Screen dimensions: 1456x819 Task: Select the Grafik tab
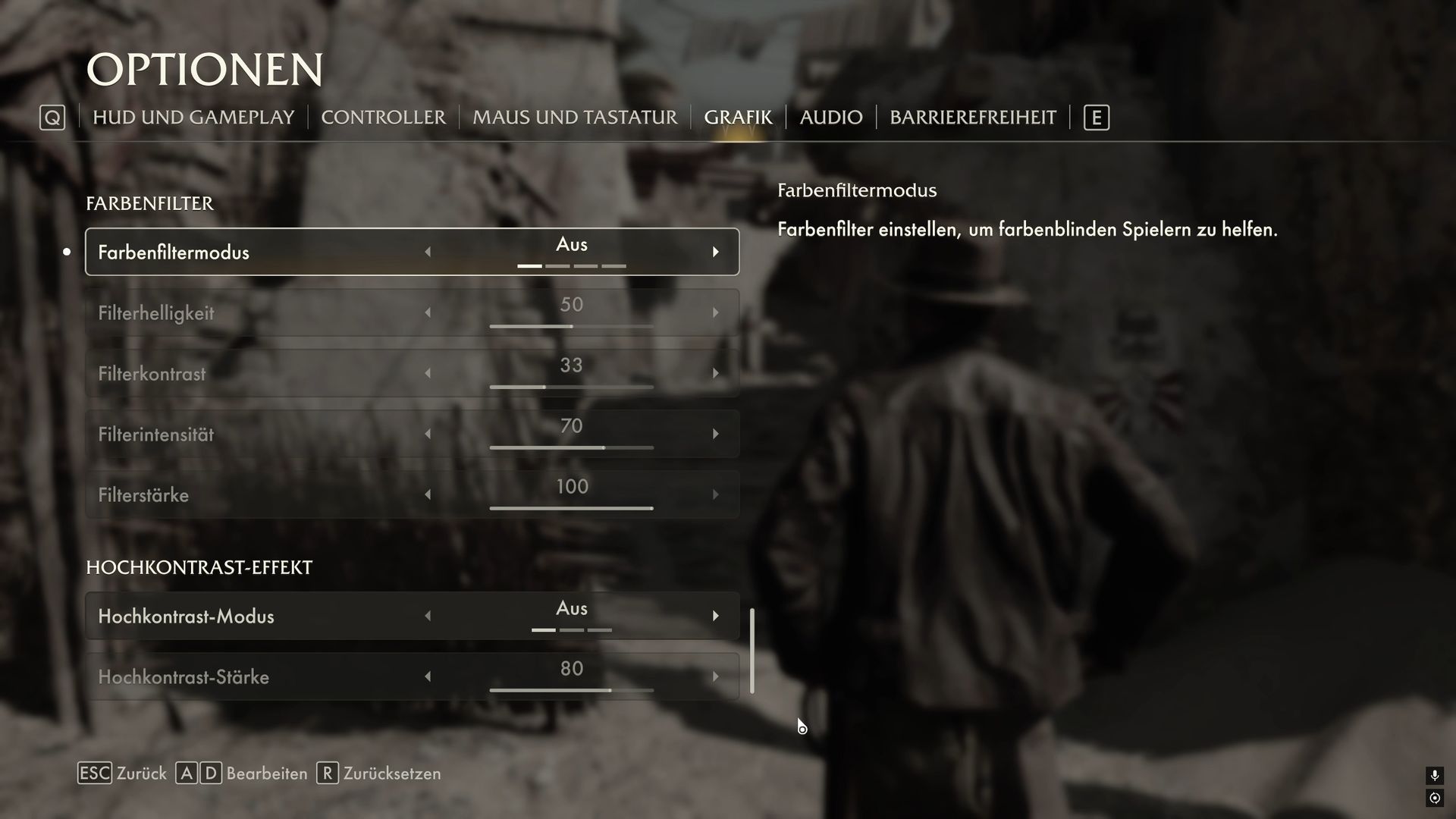tap(737, 118)
